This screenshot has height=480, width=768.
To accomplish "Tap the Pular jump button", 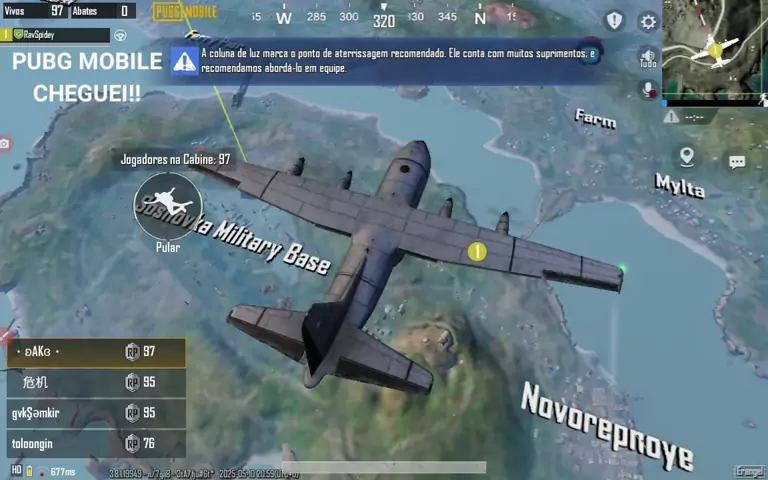I will click(x=168, y=205).
